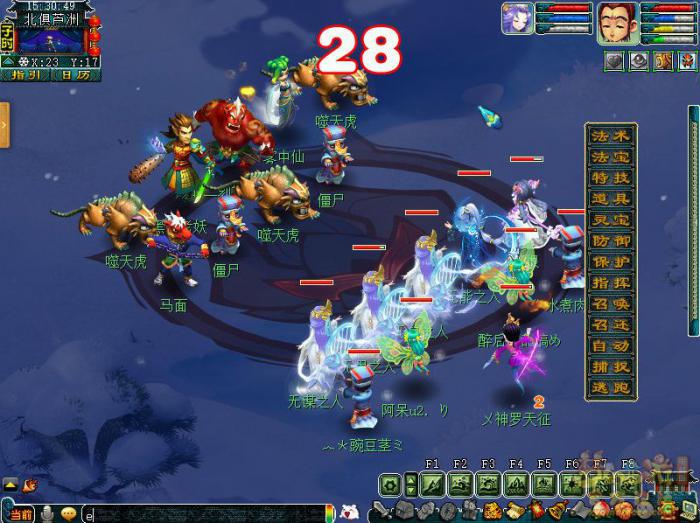
Task: Activate the F1 shortcut skill slot
Action: pos(432,485)
